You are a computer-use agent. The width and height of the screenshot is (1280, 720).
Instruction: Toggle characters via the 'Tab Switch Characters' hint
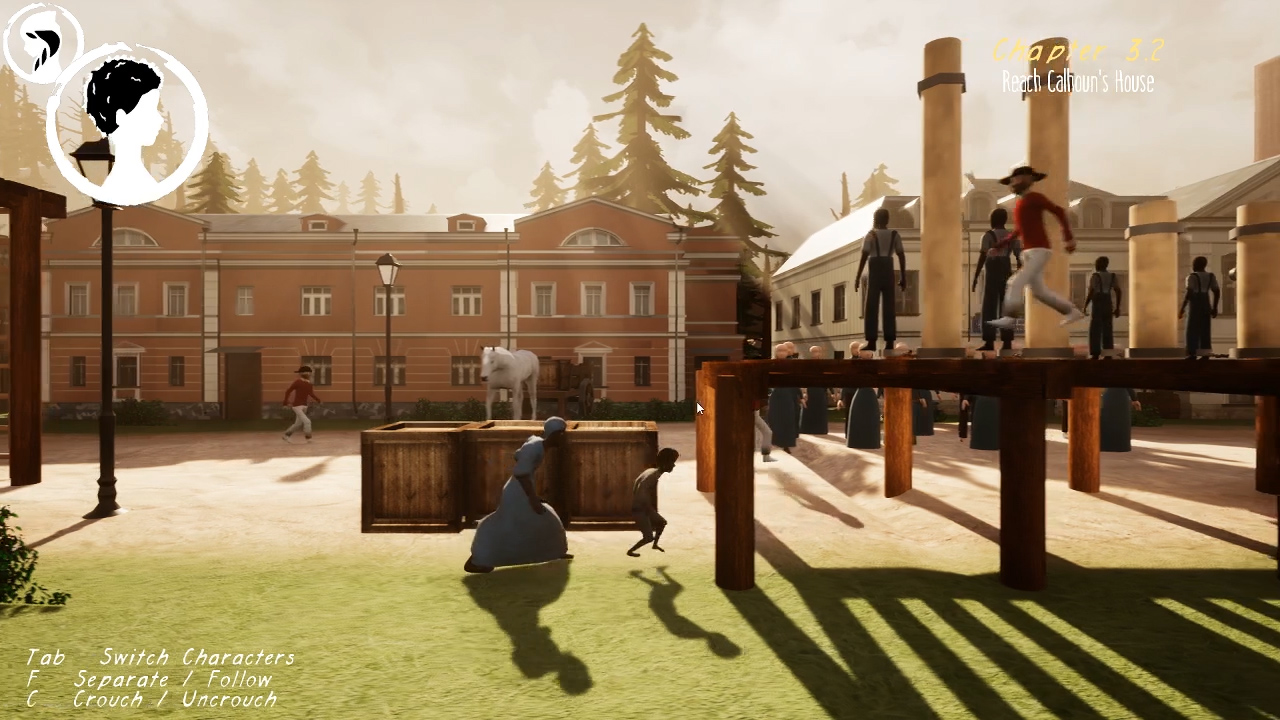tap(160, 657)
